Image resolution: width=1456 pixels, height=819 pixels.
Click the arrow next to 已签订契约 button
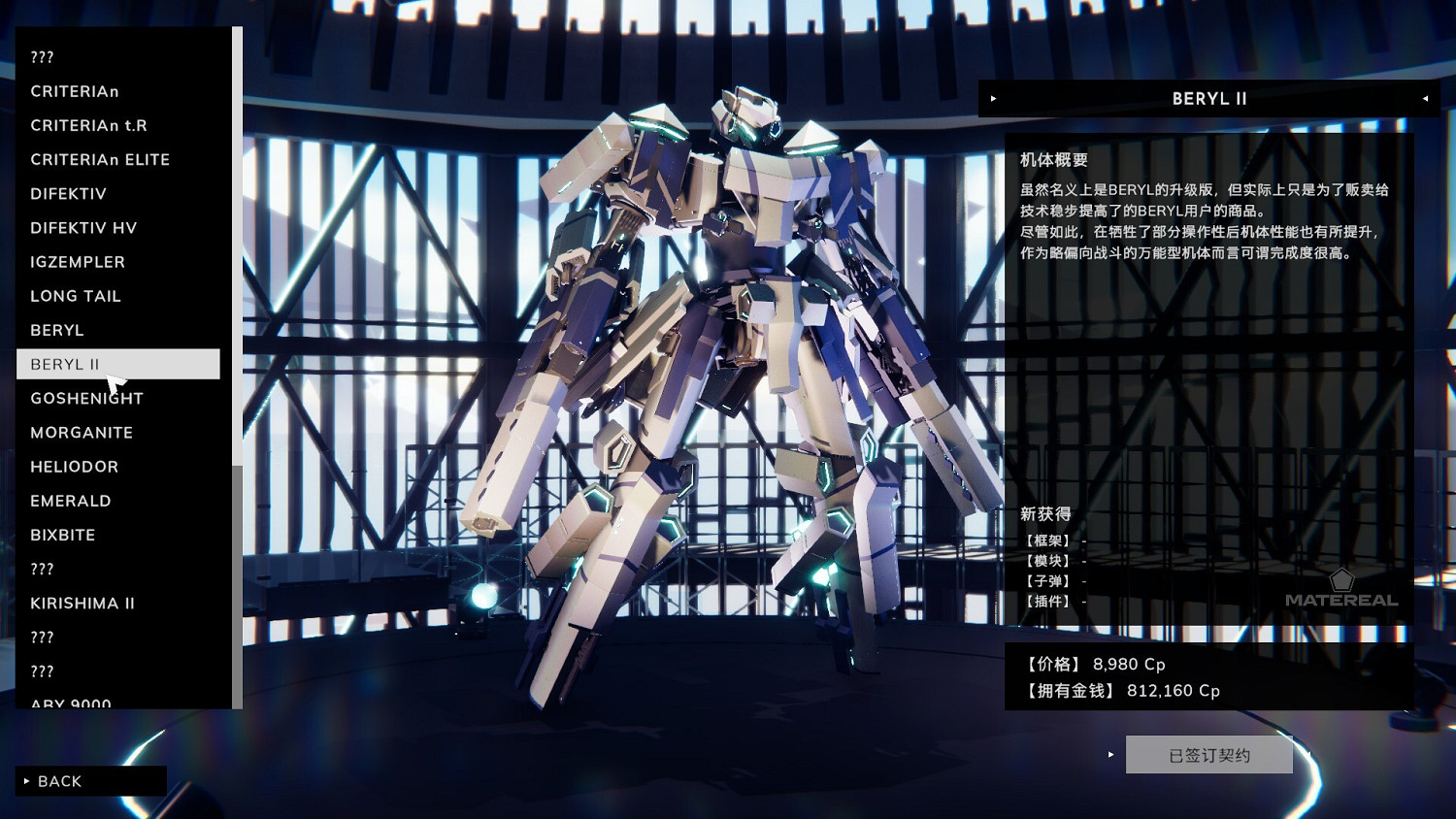coord(1111,754)
